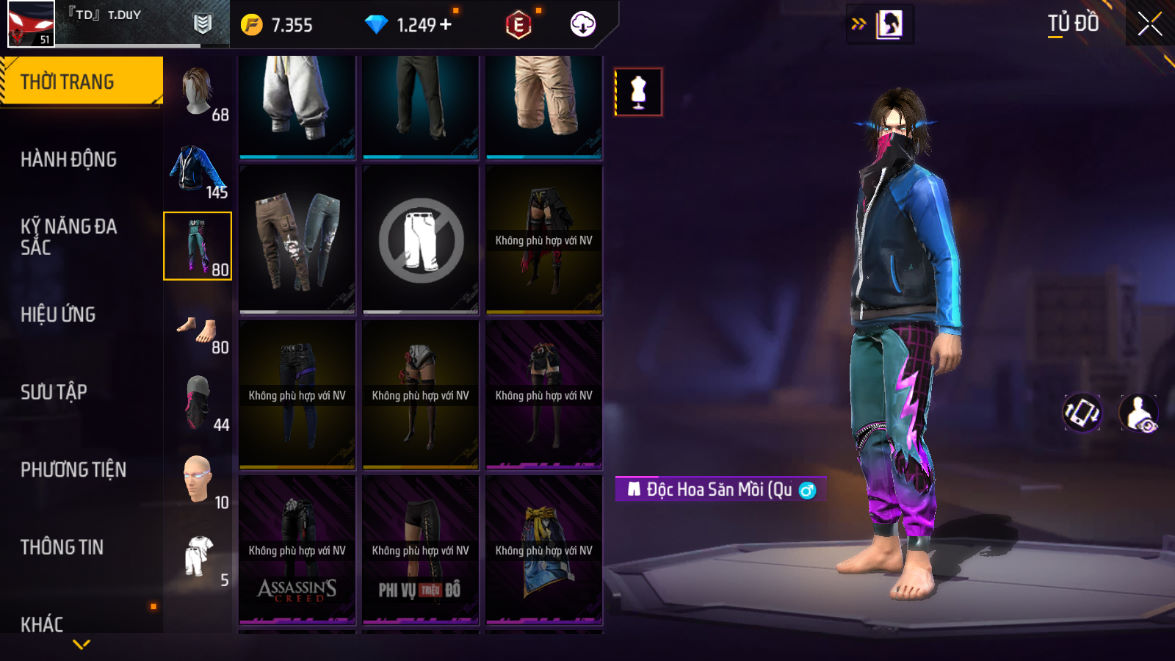
Task: Switch to the Hành Động tab
Action: click(69, 159)
